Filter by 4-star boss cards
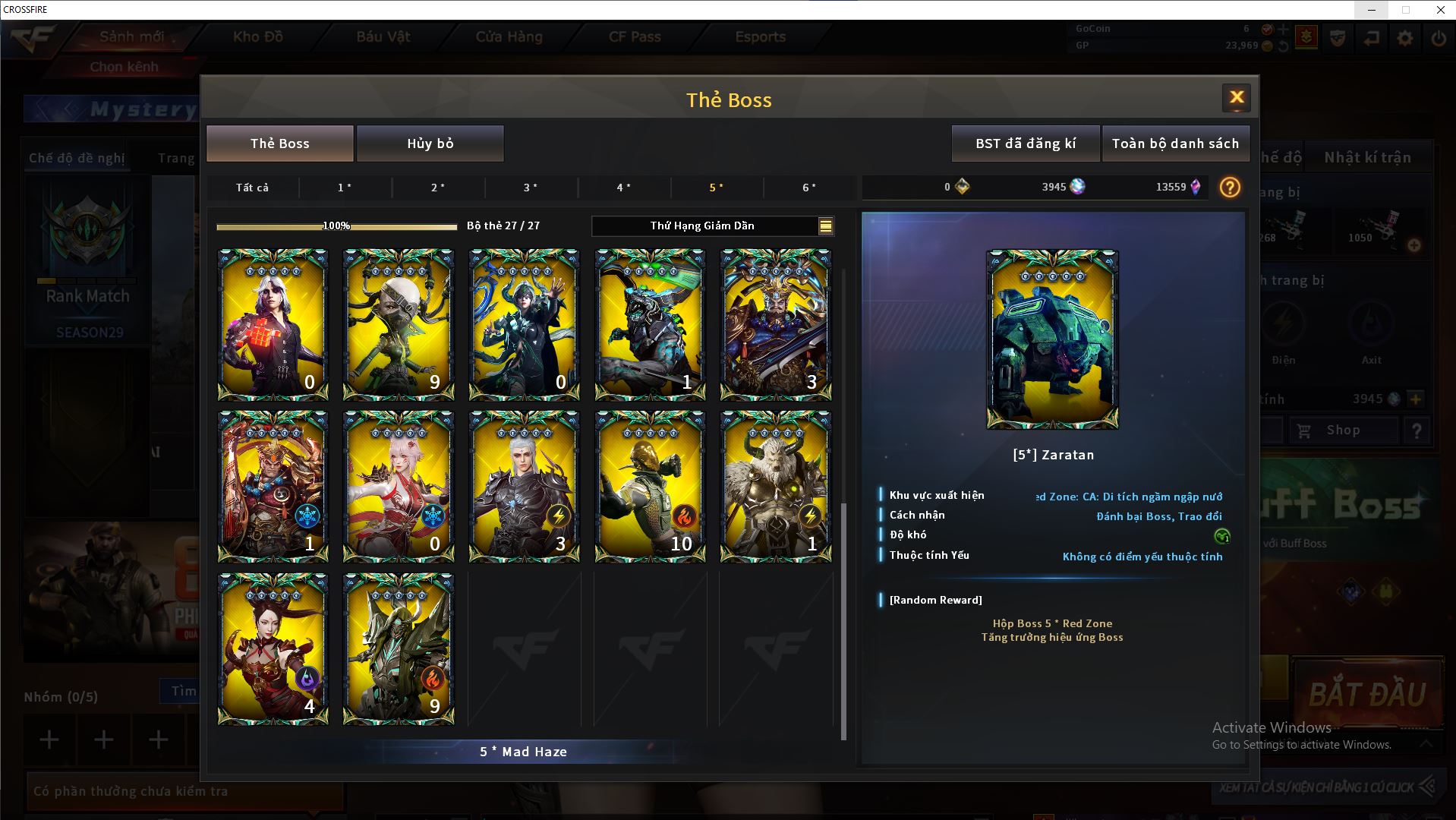The width and height of the screenshot is (1456, 820). [x=623, y=188]
